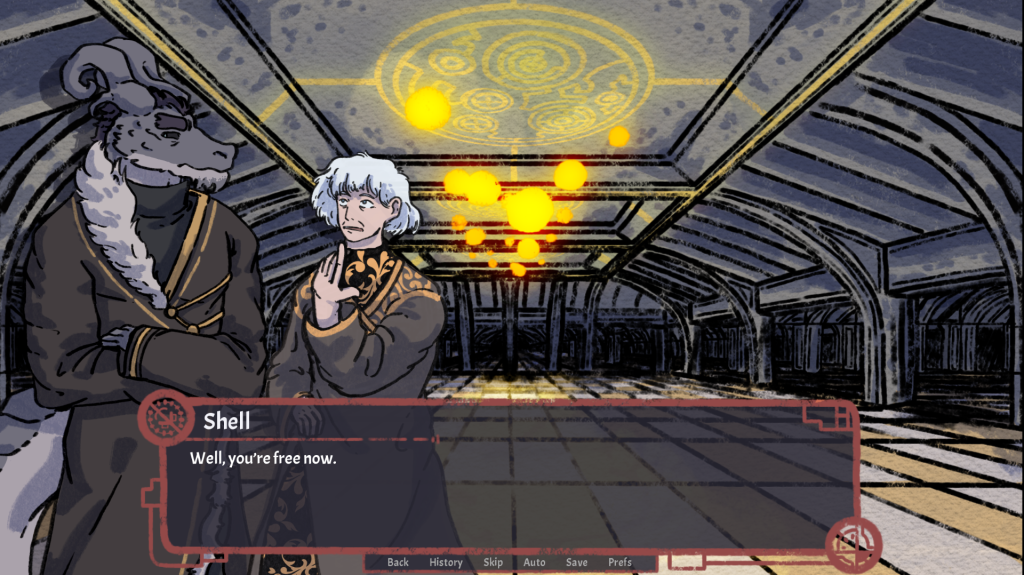The width and height of the screenshot is (1024, 575).
Task: Go Back to the previous line
Action: tap(398, 562)
